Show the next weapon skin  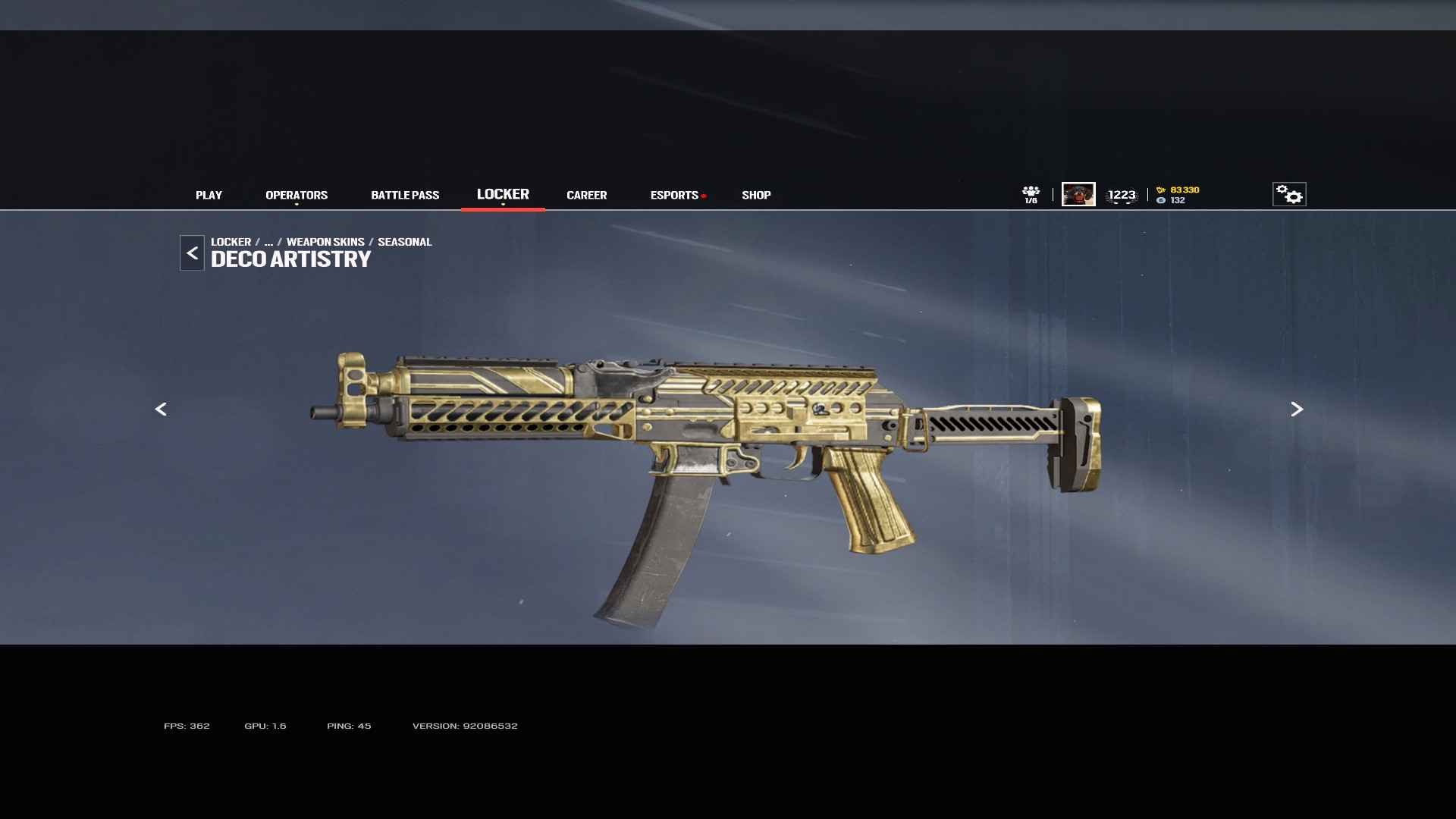(1297, 409)
